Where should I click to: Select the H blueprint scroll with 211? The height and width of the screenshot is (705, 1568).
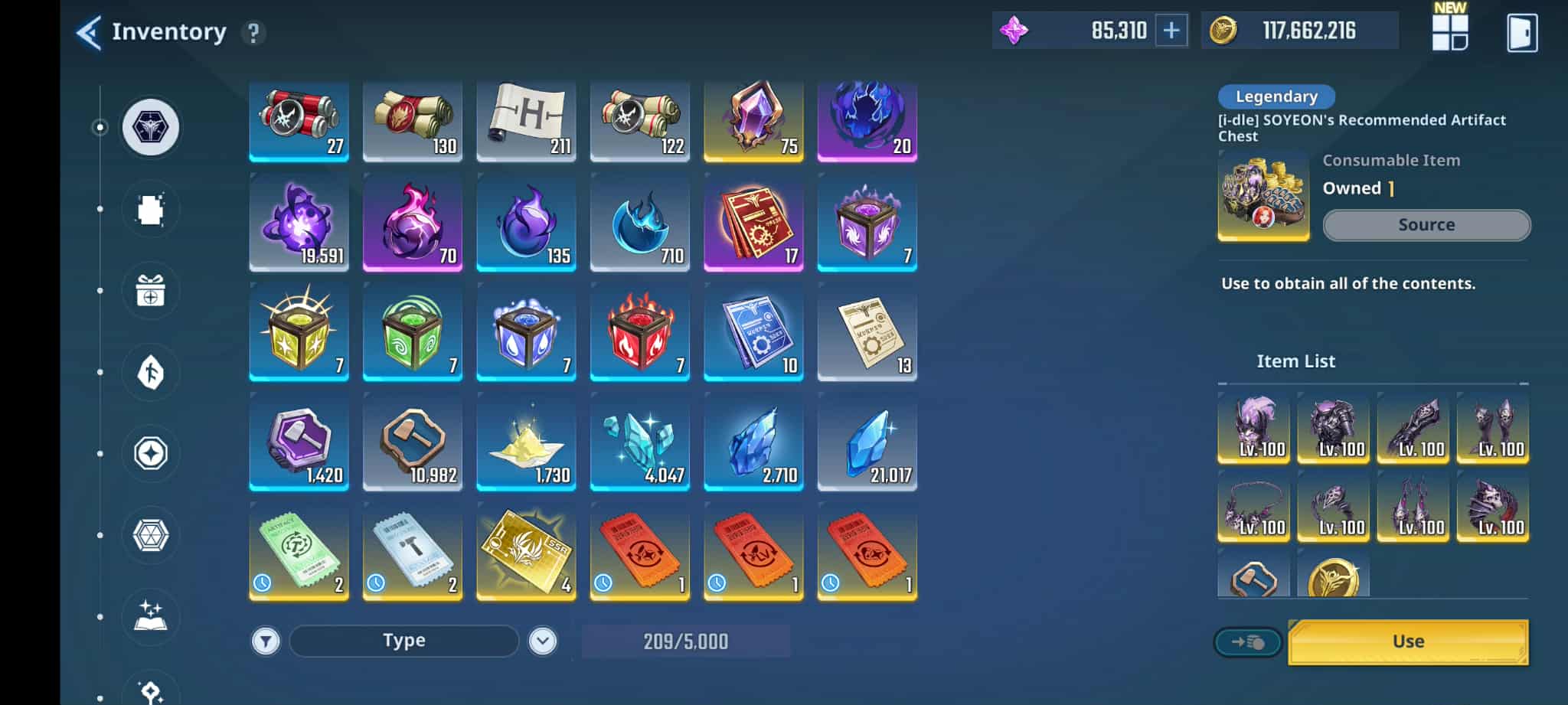point(526,122)
